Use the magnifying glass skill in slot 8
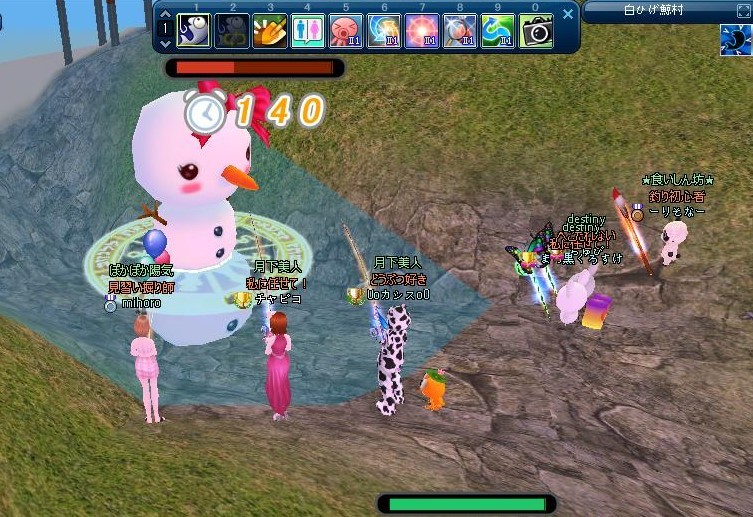 tap(460, 30)
